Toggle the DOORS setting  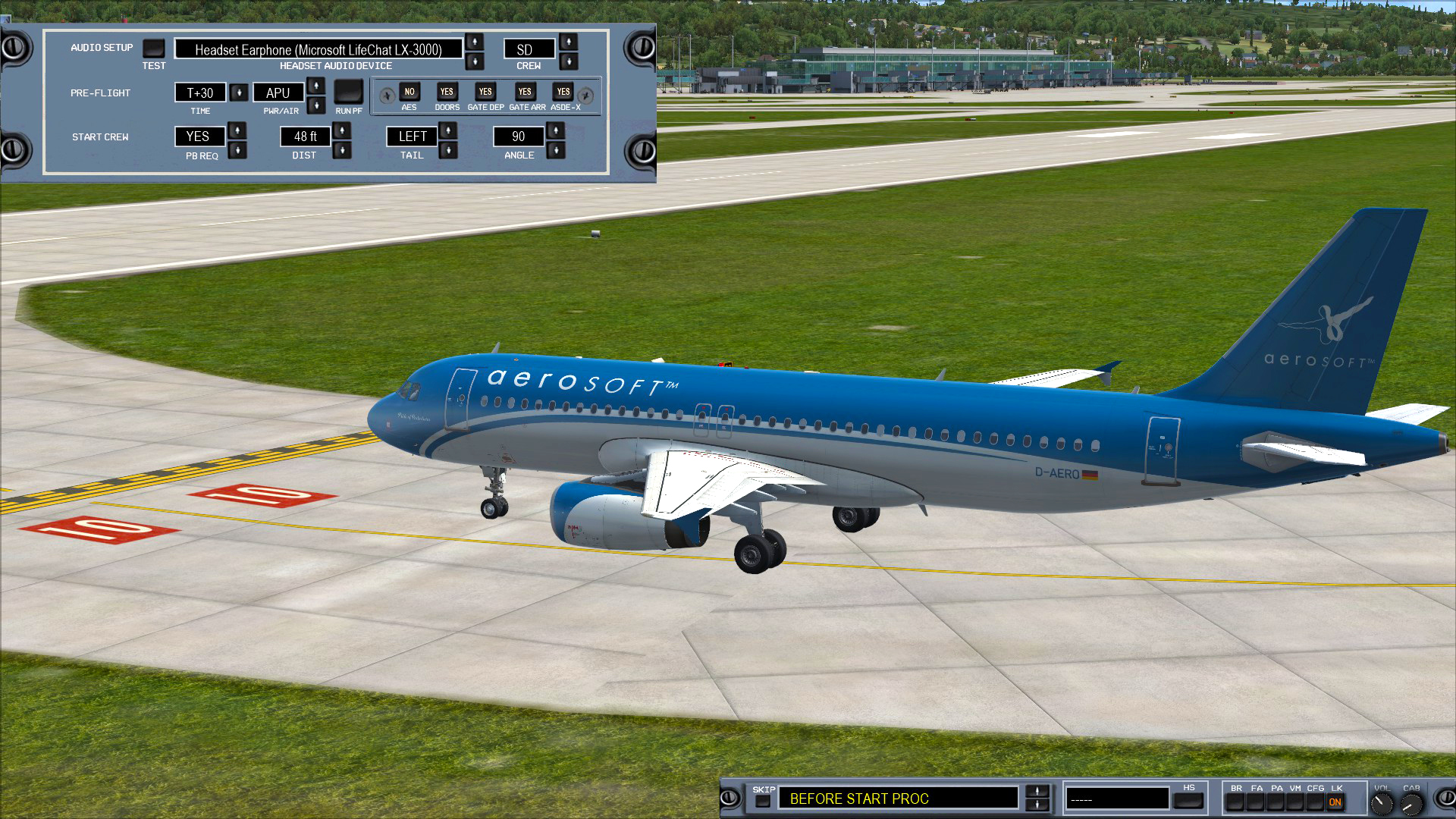pos(447,92)
